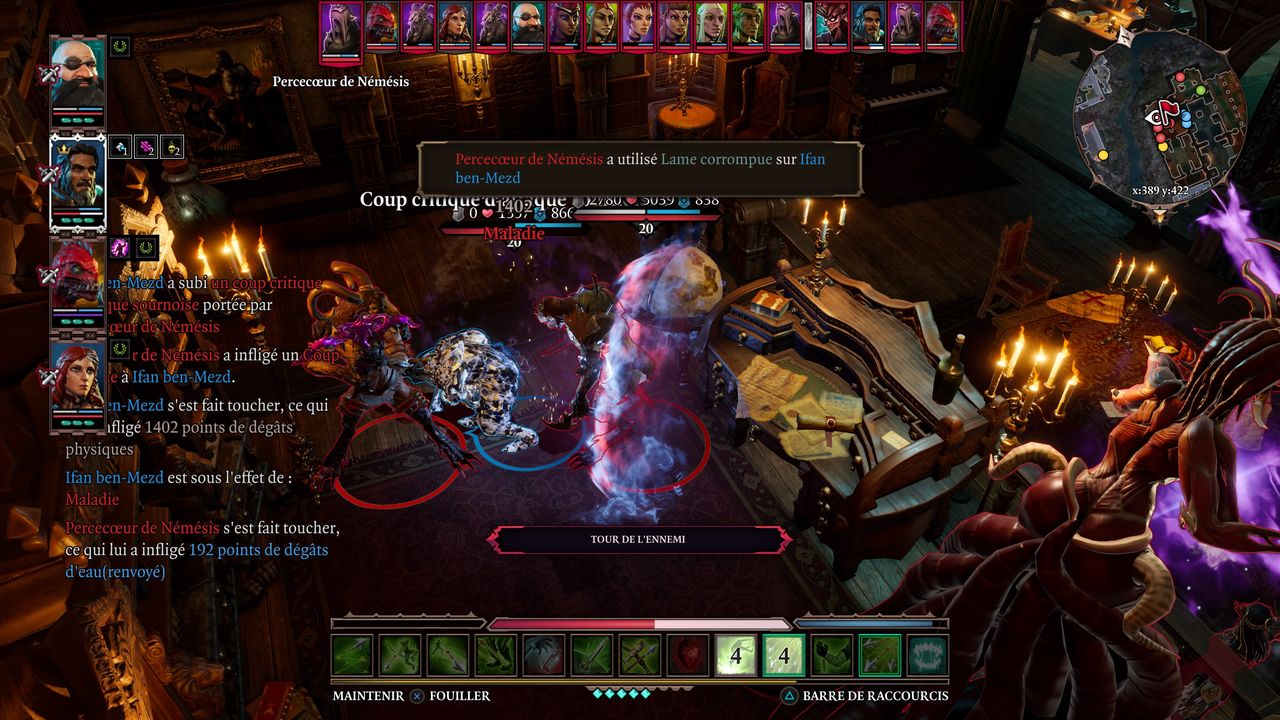Activate the red heart skill in hotbar

[x=688, y=655]
